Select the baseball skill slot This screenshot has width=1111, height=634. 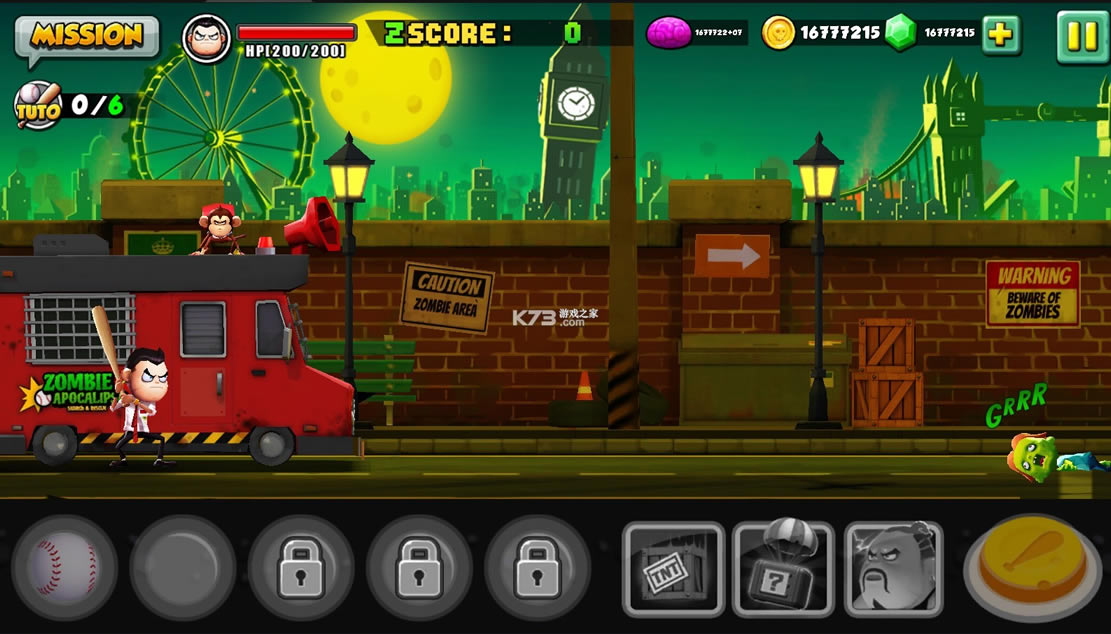coord(64,567)
